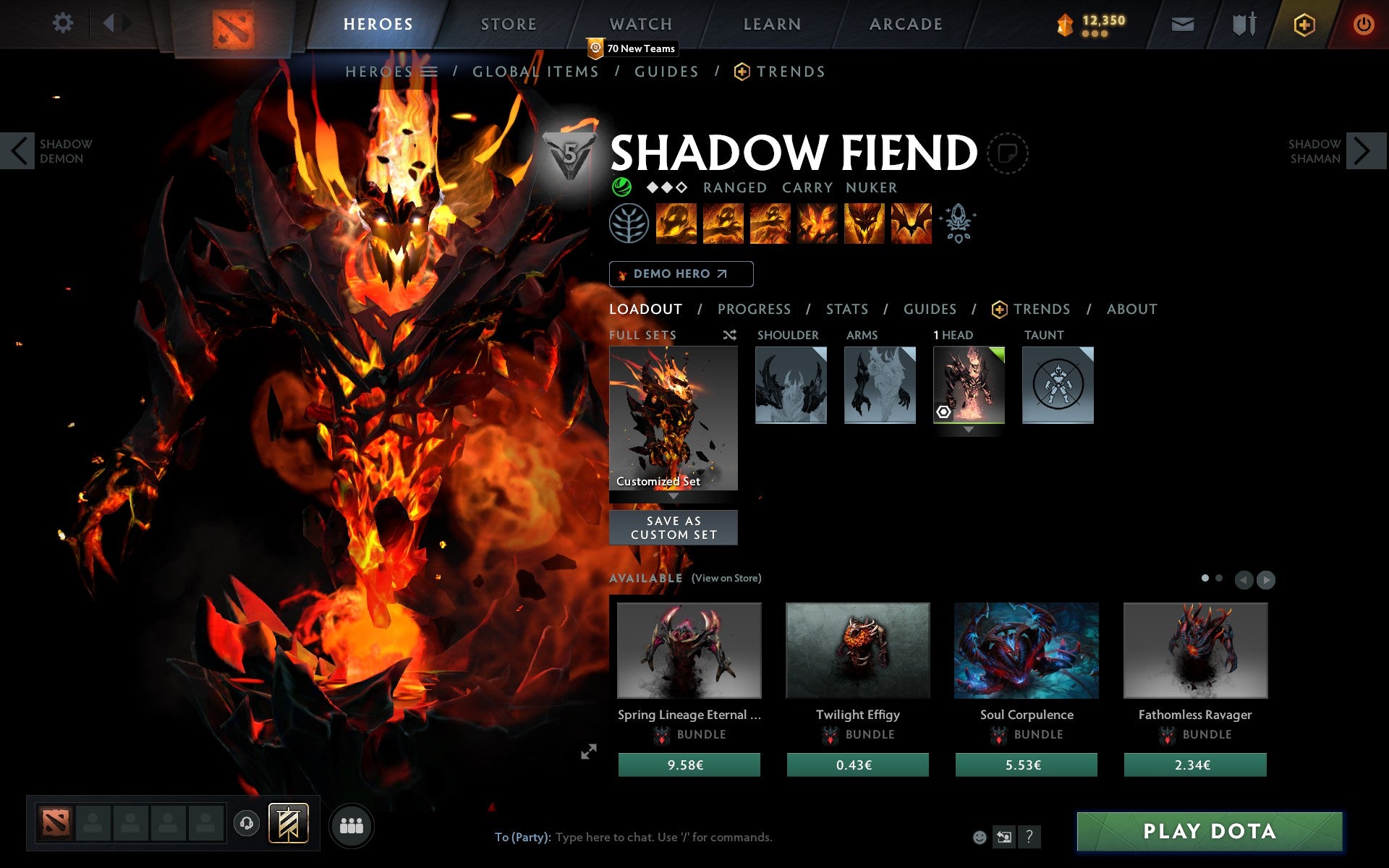Open the emoticon picker in chat
Viewport: 1389px width, 868px height.
click(x=980, y=838)
